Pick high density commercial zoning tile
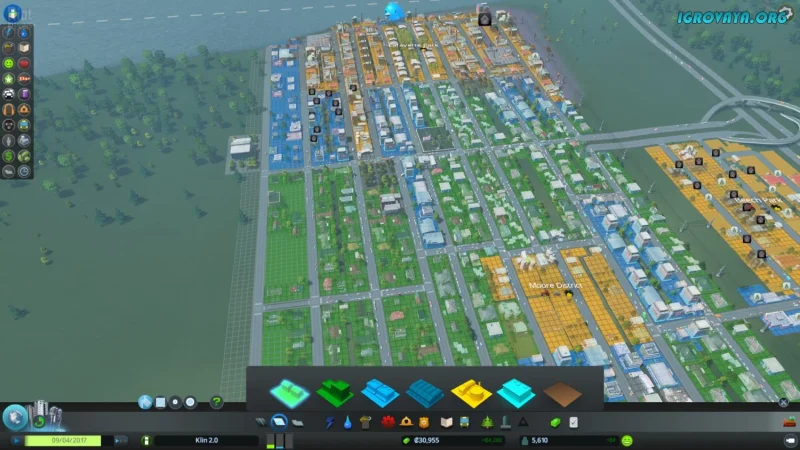The height and width of the screenshot is (450, 800). click(426, 390)
